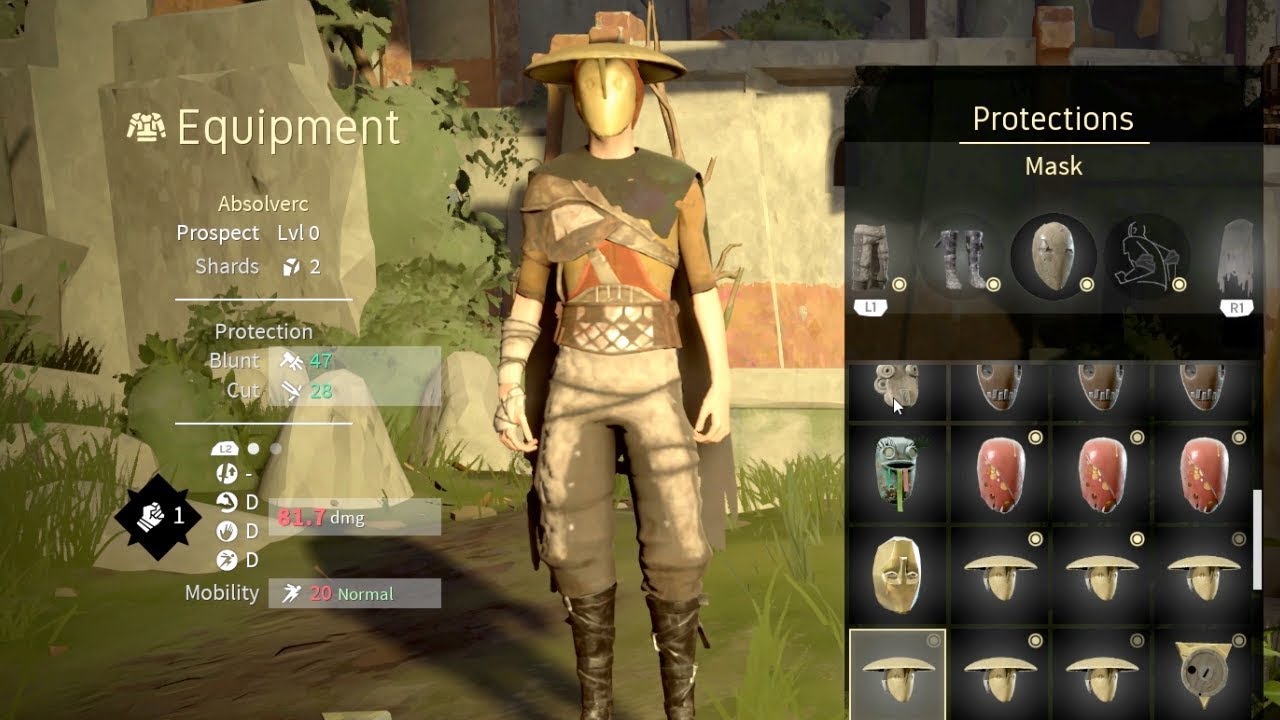
Task: Click the Mobility running figure icon
Action: point(293,592)
